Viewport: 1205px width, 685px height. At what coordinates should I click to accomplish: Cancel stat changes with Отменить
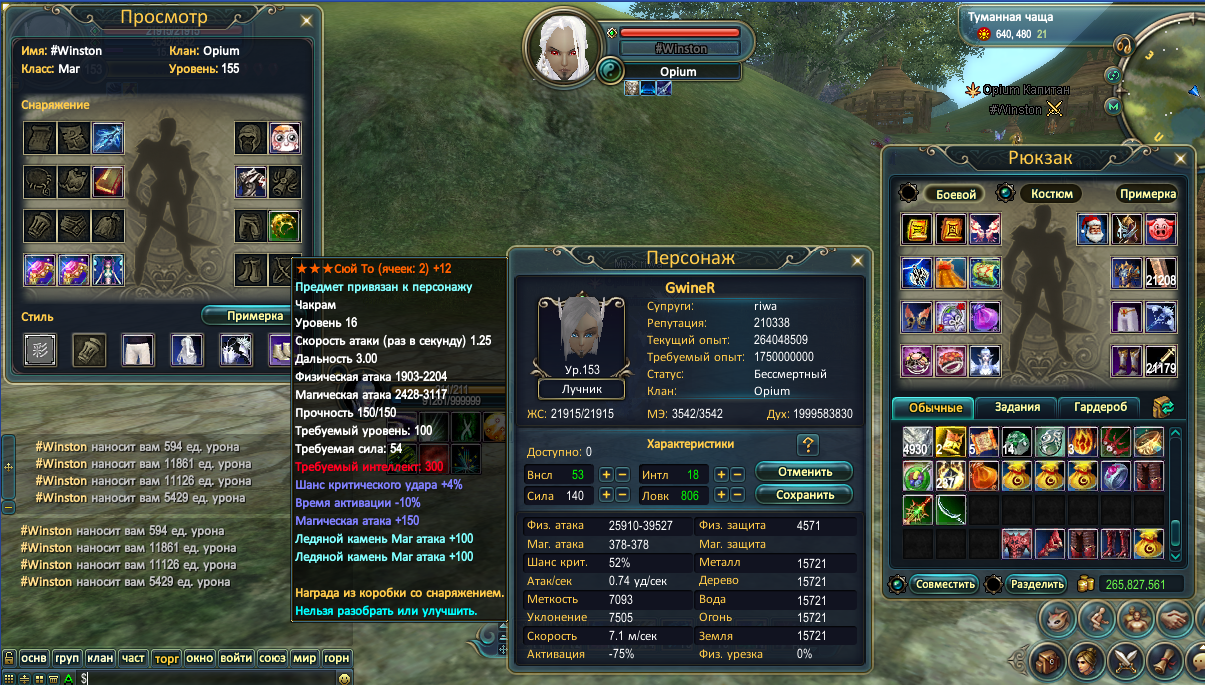[x=803, y=471]
